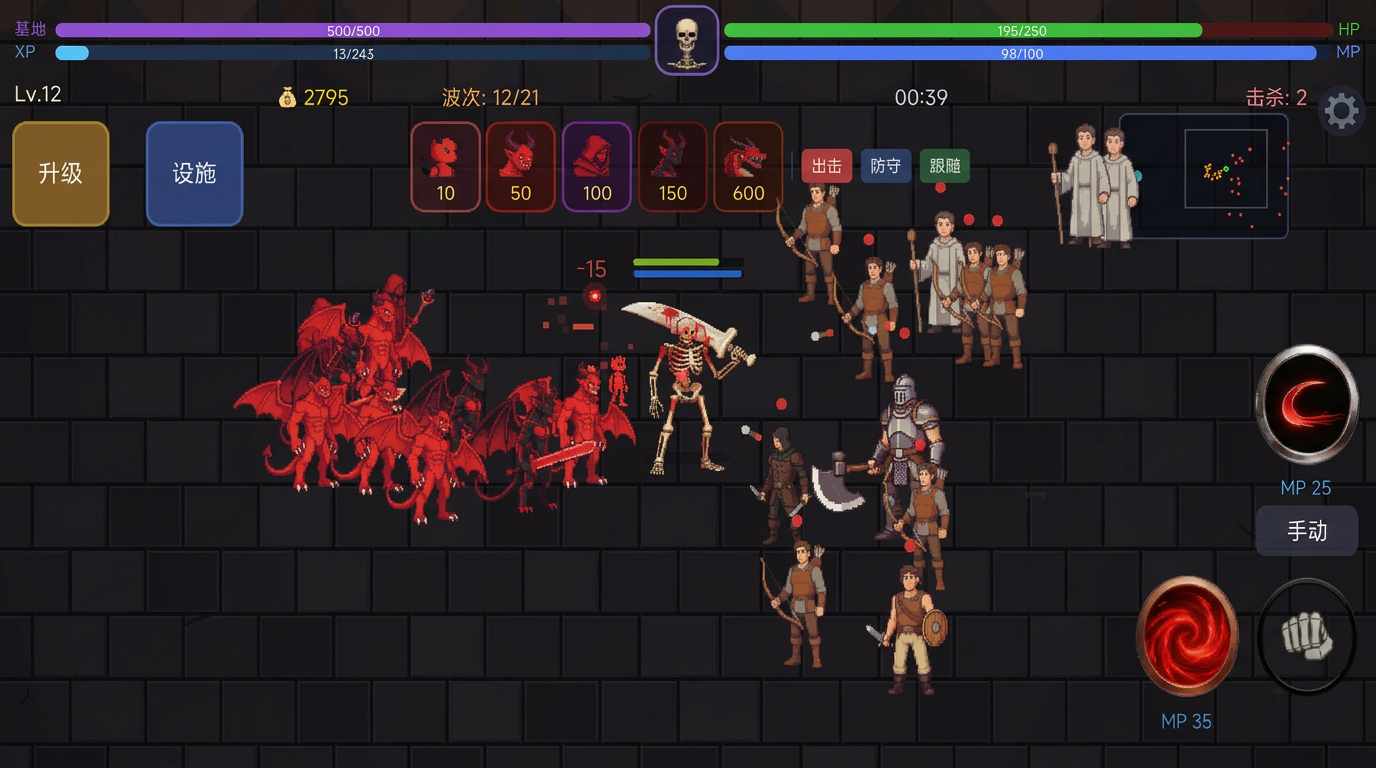This screenshot has height=768, width=1376.
Task: Open settings with the gear icon
Action: coord(1341,111)
